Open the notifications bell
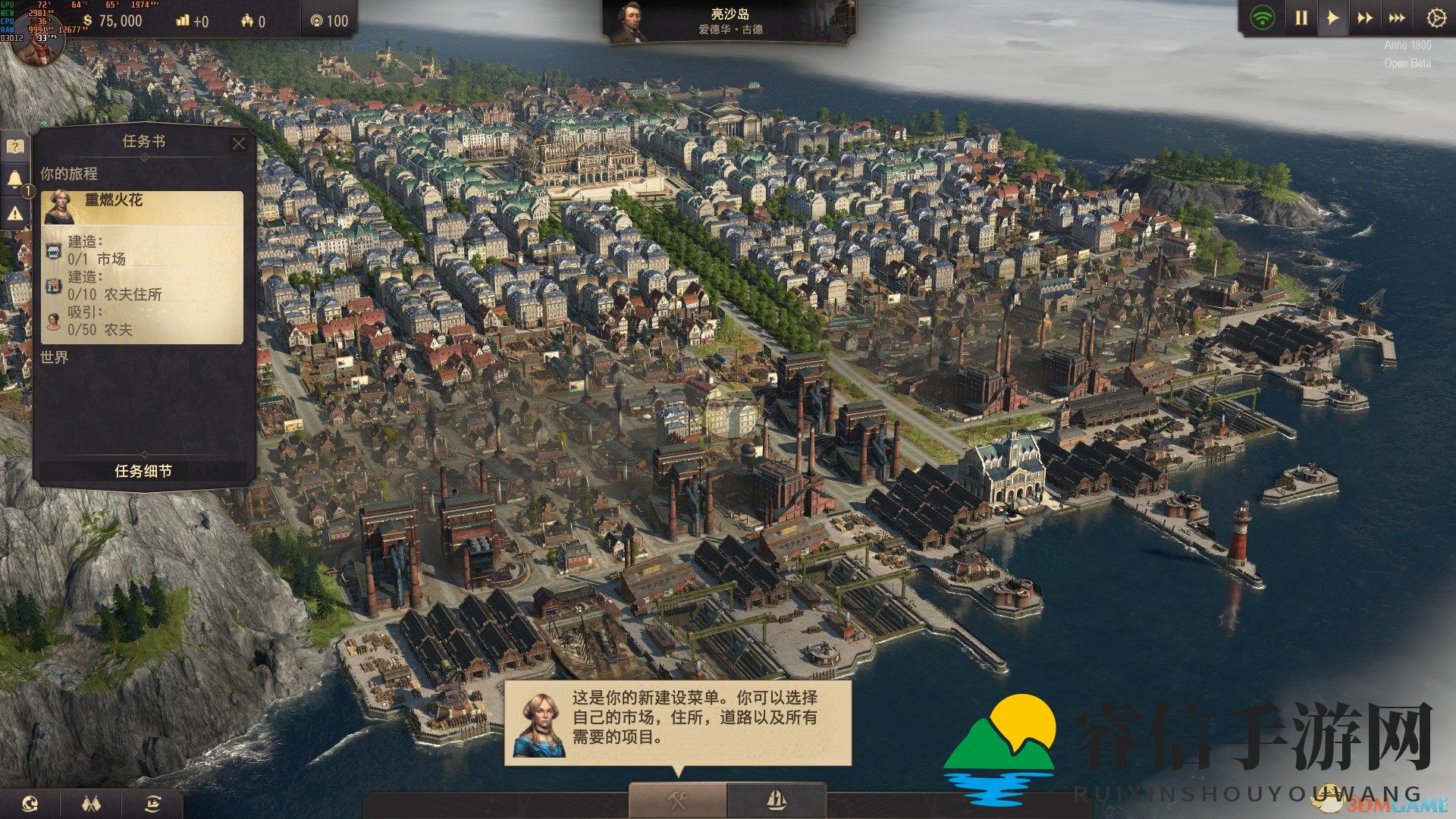 [15, 180]
